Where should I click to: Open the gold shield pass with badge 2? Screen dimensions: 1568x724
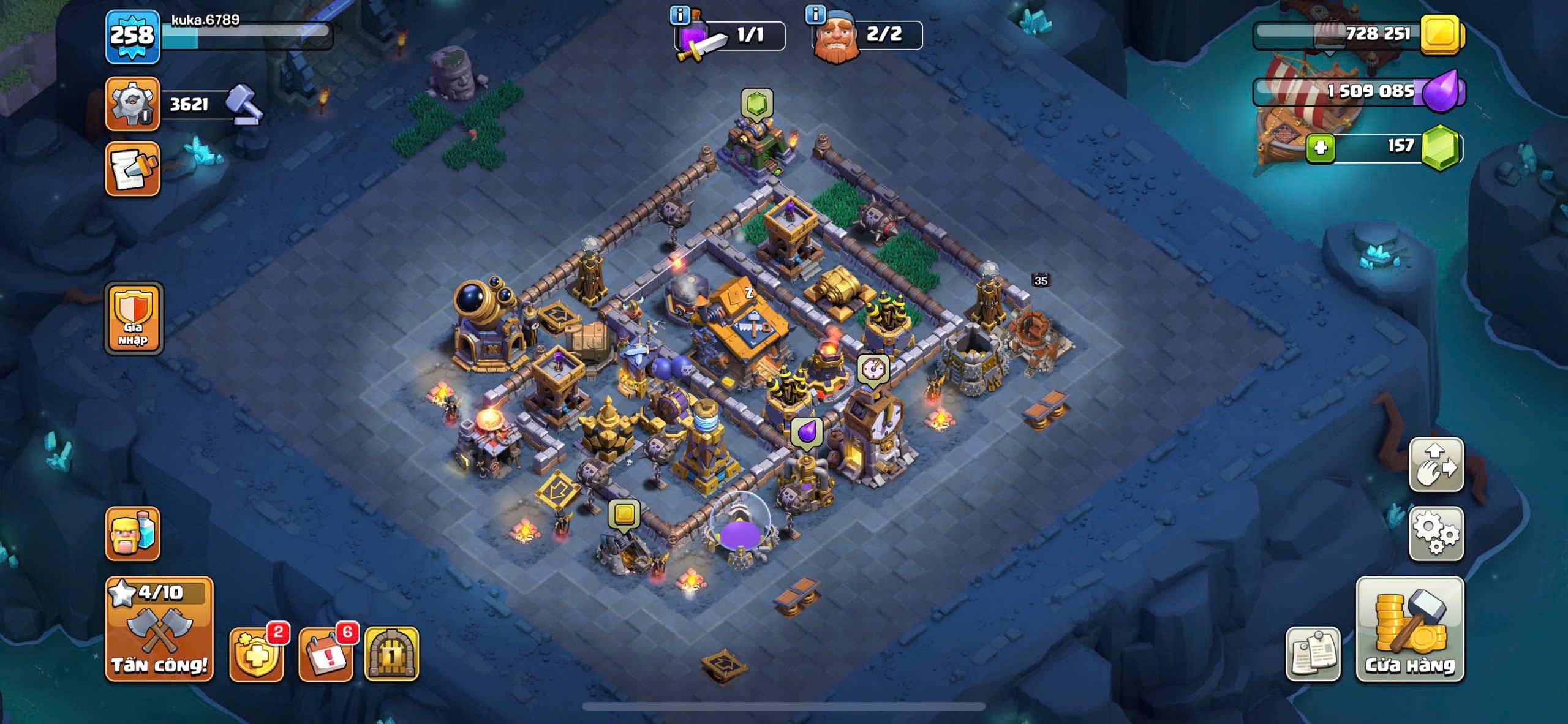coord(256,654)
